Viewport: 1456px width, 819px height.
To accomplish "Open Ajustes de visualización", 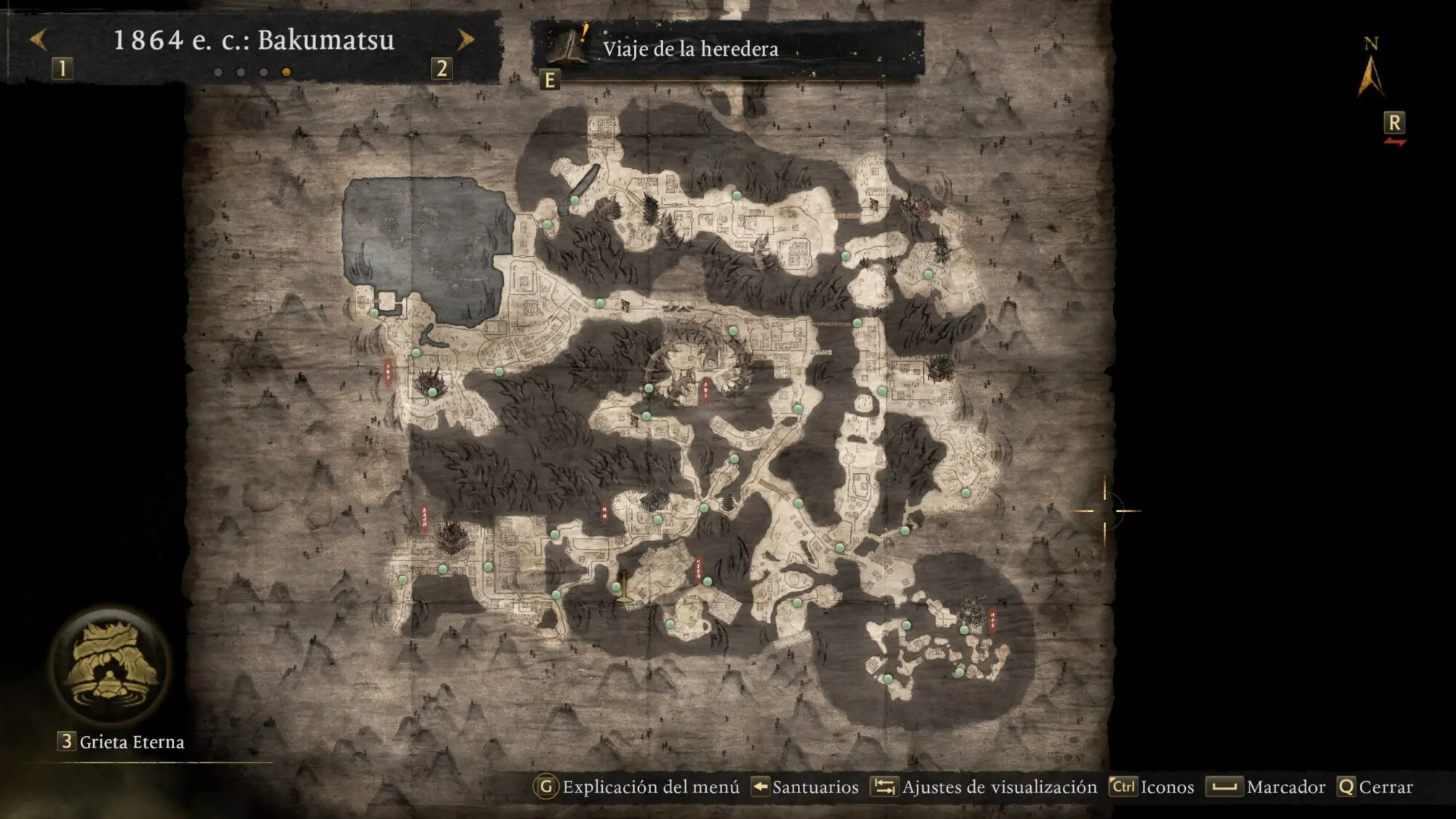I will 984,787.
